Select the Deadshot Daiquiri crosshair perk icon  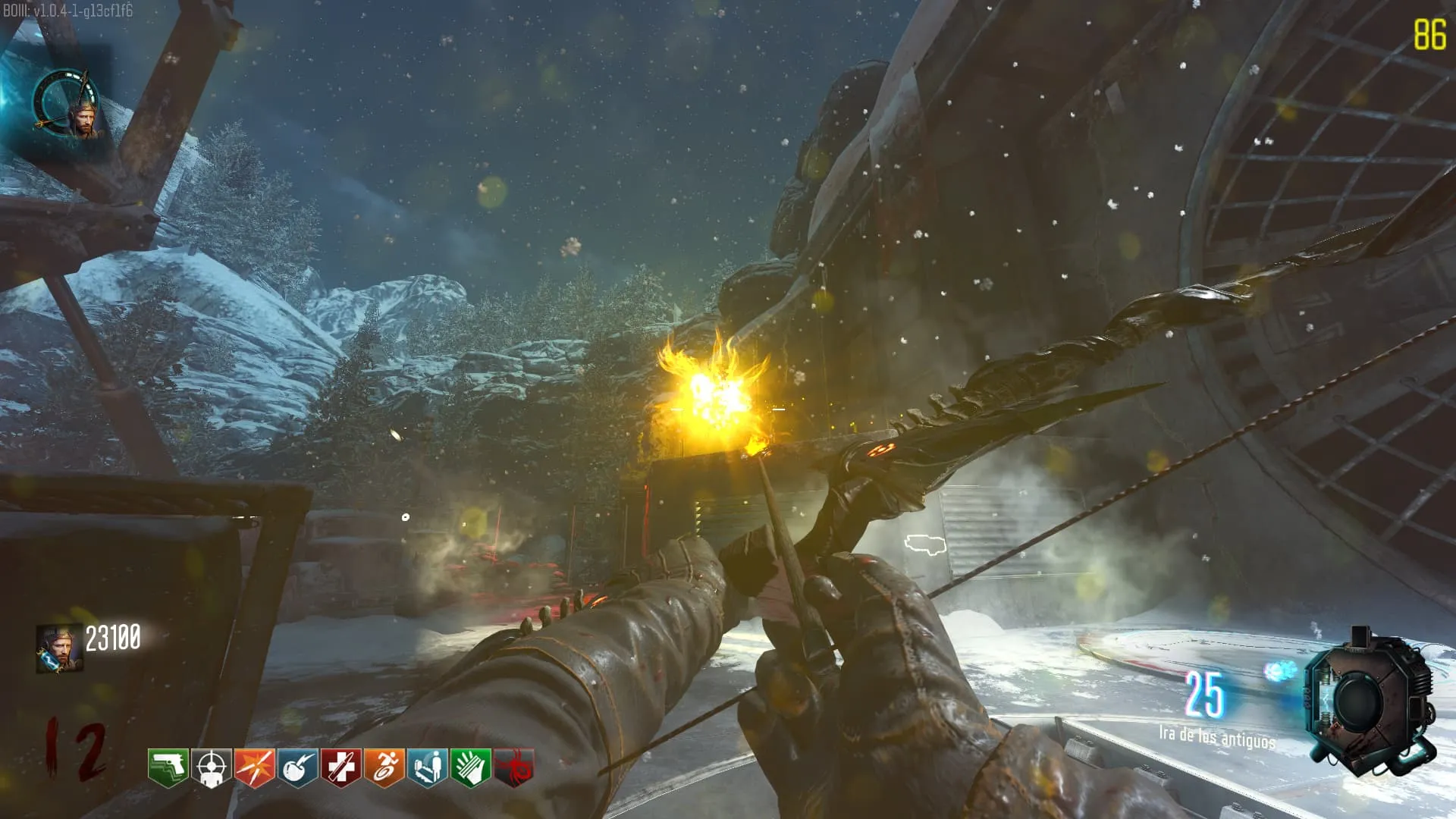(x=211, y=767)
